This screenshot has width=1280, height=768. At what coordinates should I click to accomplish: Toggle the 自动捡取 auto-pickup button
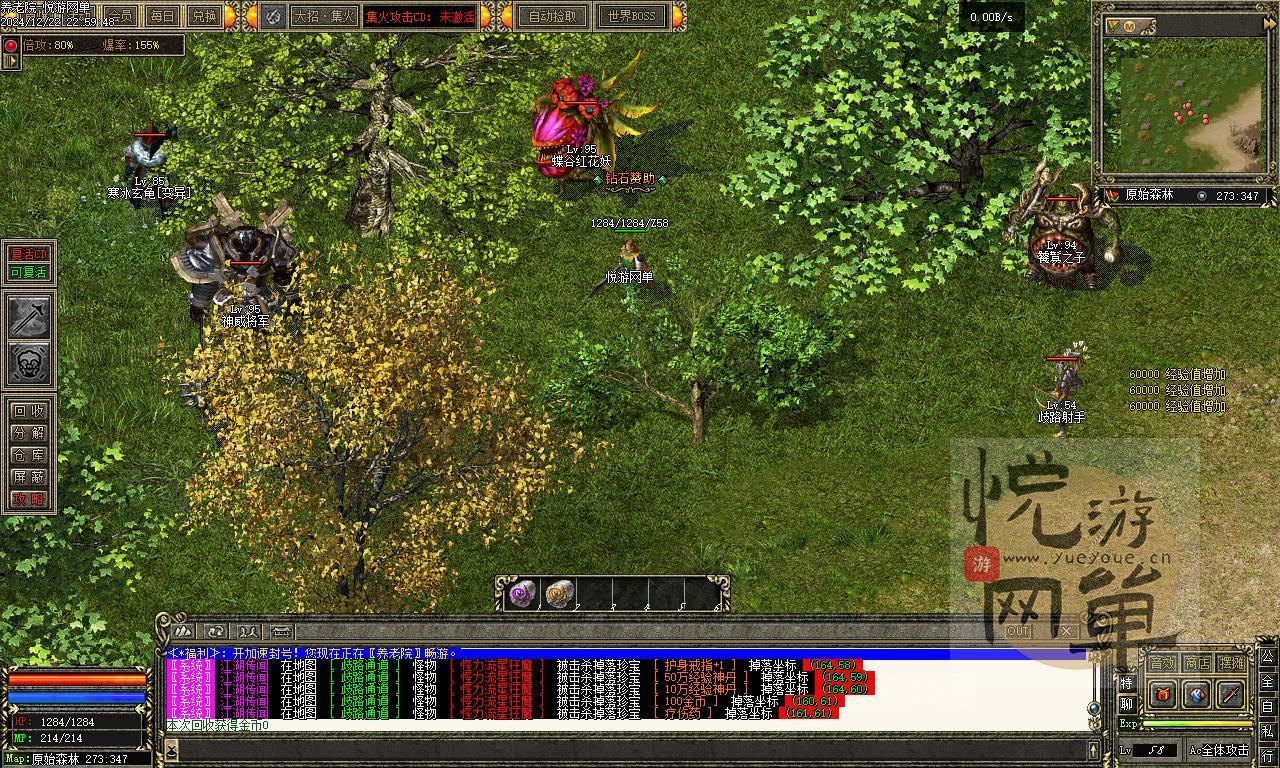[552, 16]
